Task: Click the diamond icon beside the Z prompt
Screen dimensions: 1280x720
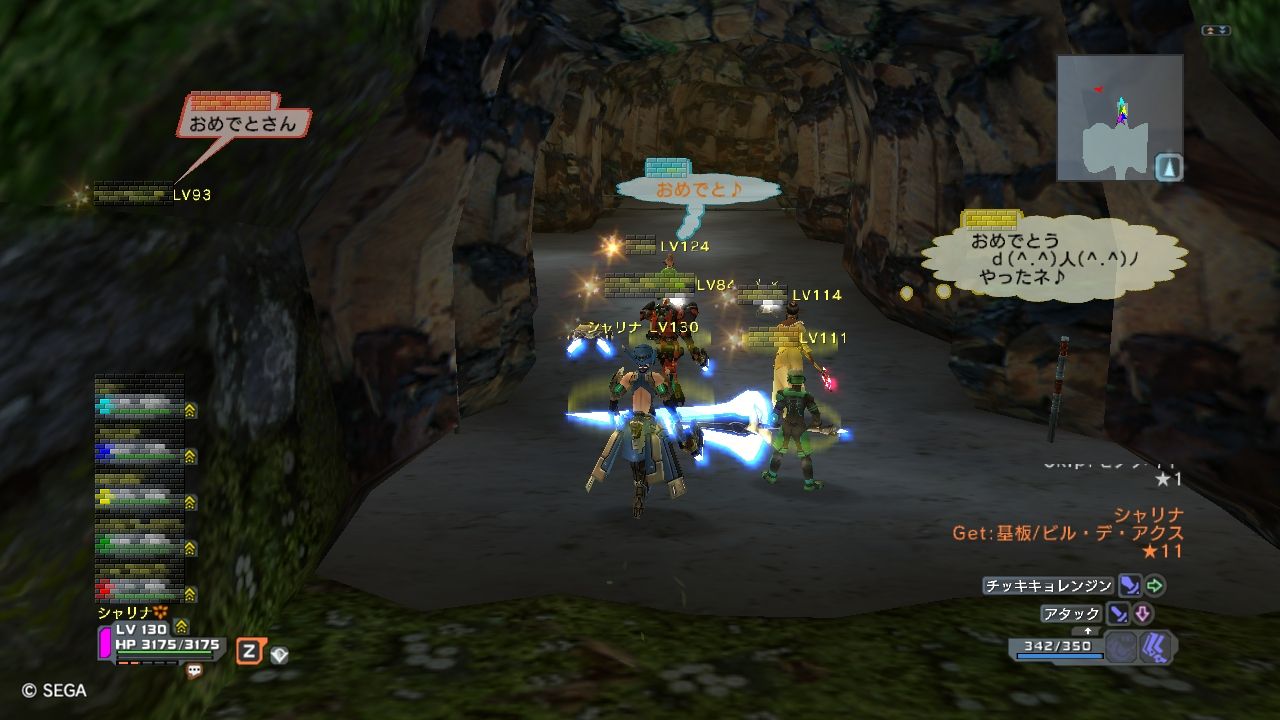Action: [280, 654]
